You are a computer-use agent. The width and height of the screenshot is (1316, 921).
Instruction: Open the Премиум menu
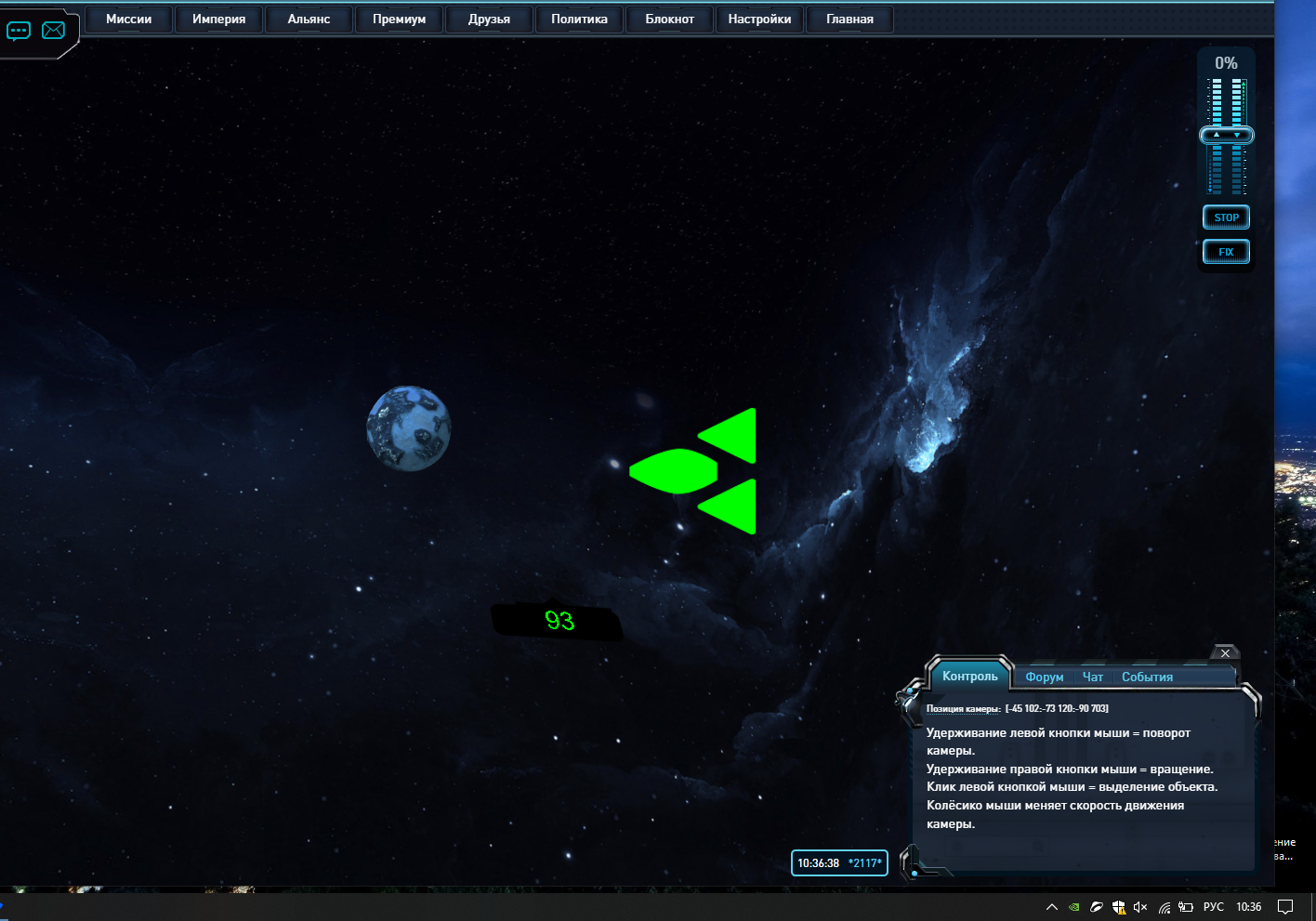click(399, 20)
